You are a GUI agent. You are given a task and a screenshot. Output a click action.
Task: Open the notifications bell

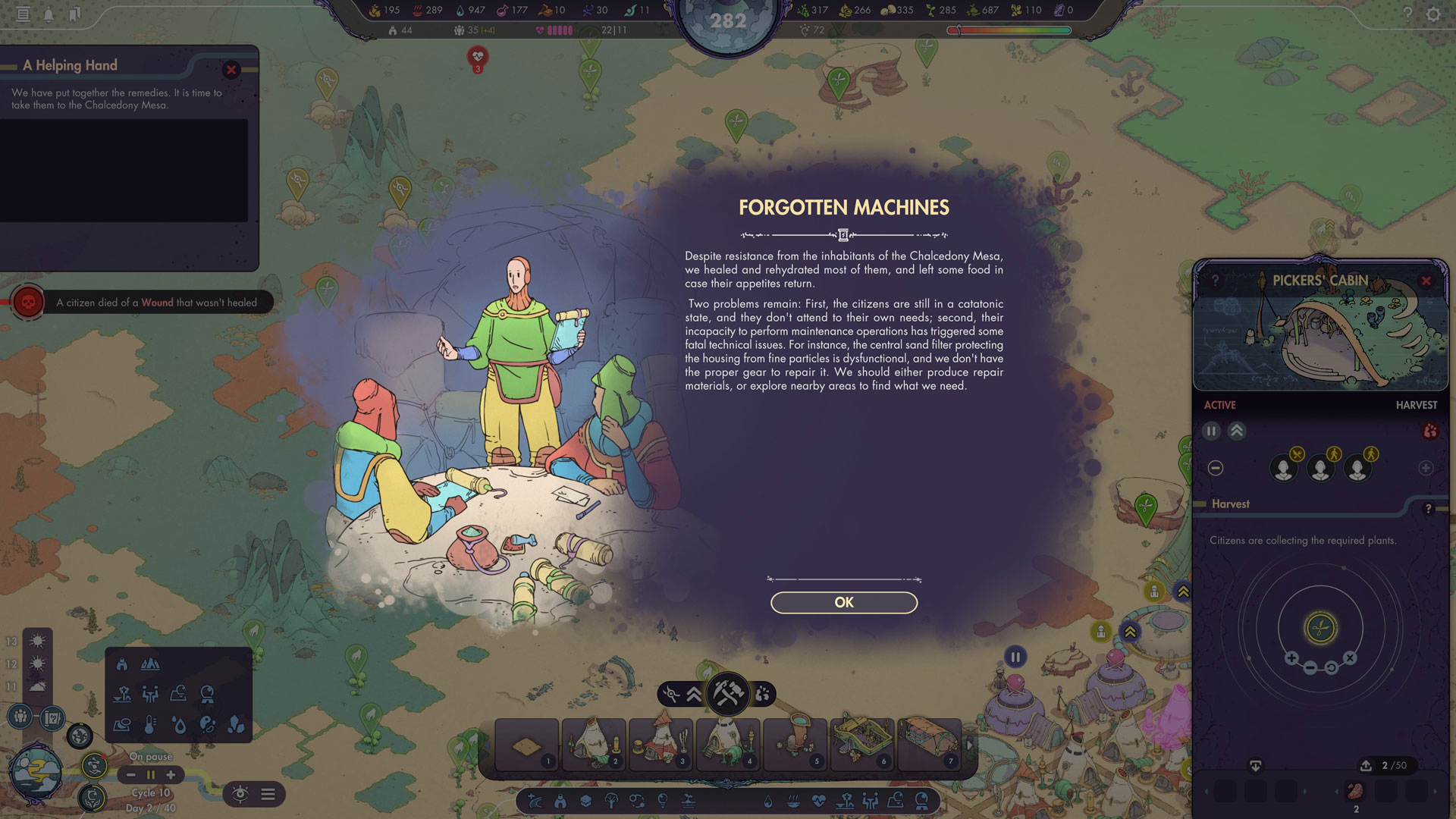click(x=49, y=14)
